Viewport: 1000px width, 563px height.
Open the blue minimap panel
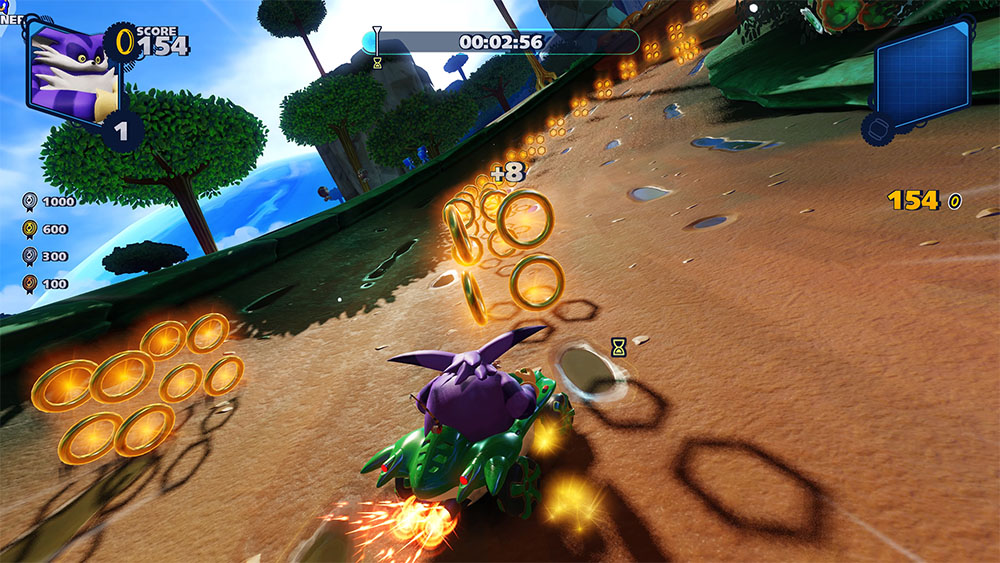922,70
